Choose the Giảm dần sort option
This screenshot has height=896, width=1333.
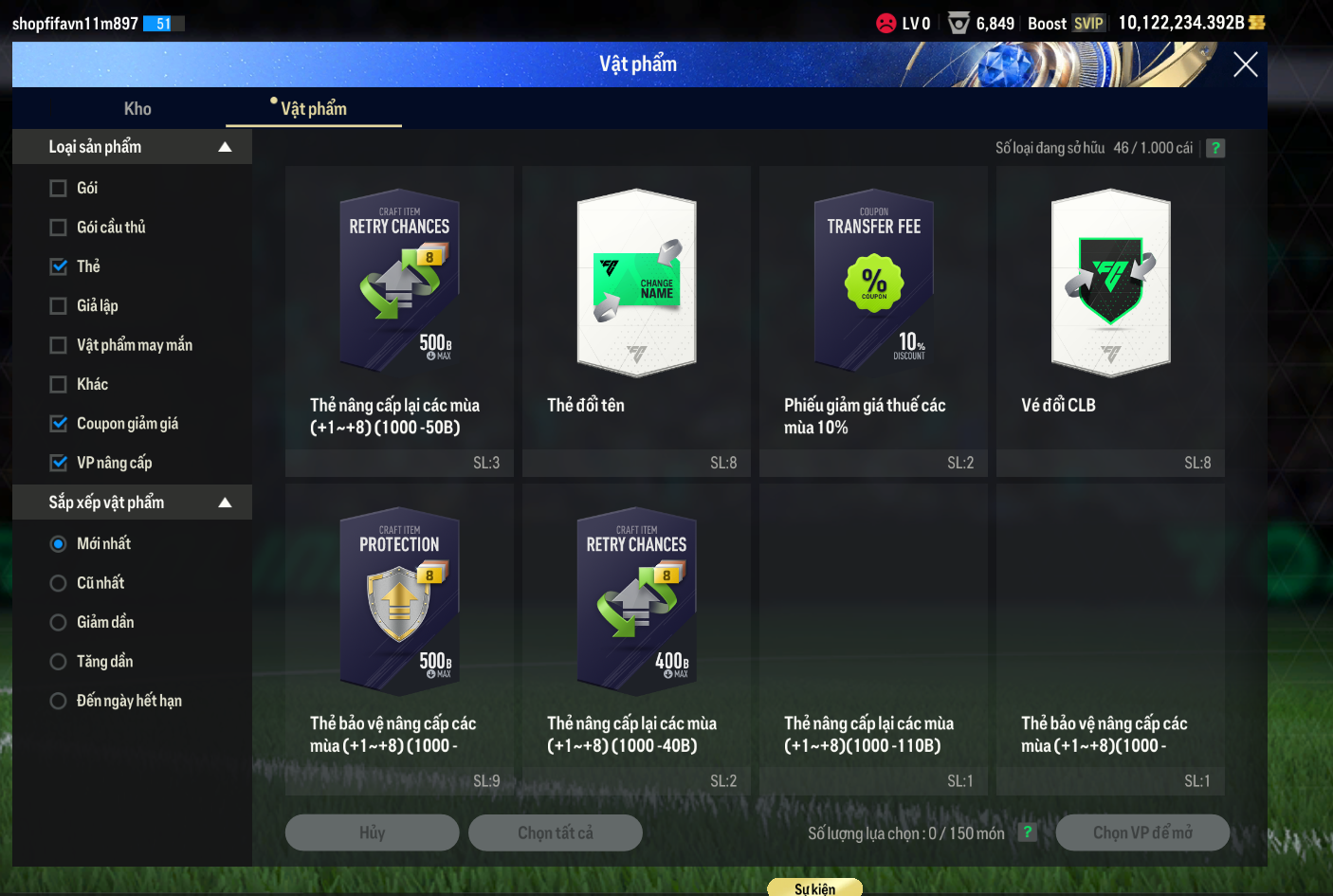59,622
